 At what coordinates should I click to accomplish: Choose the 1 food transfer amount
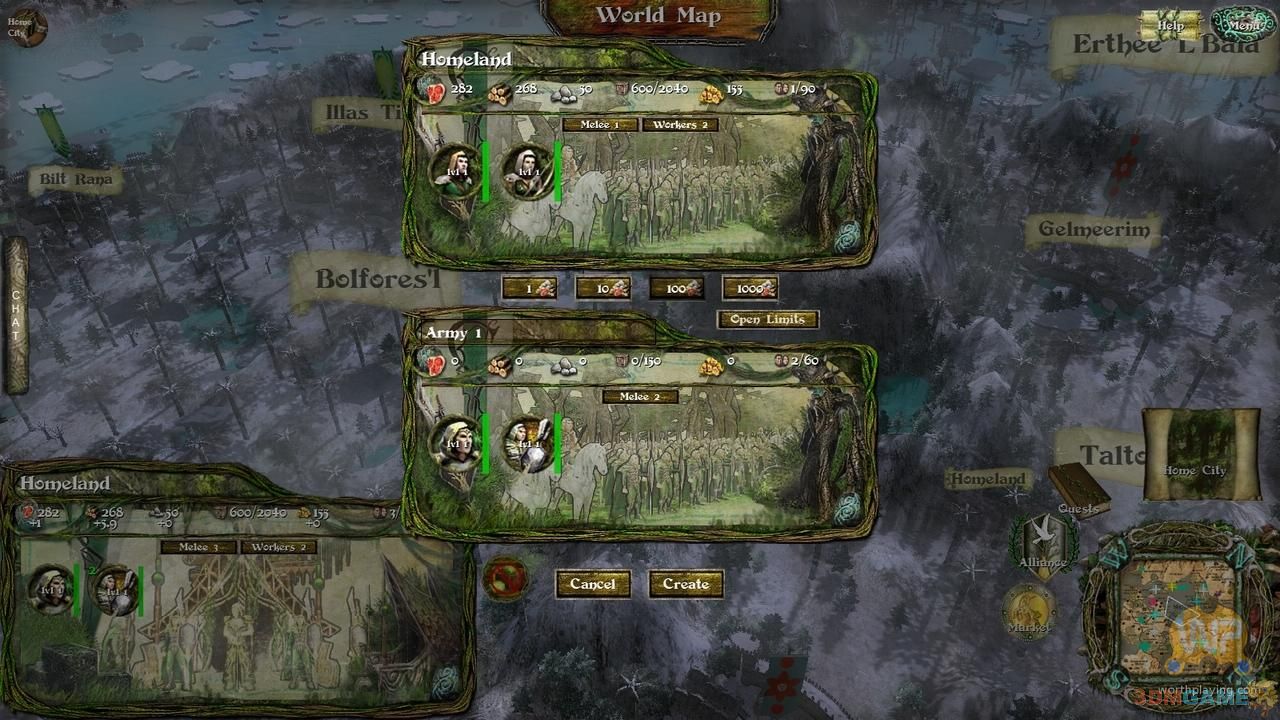click(x=529, y=288)
